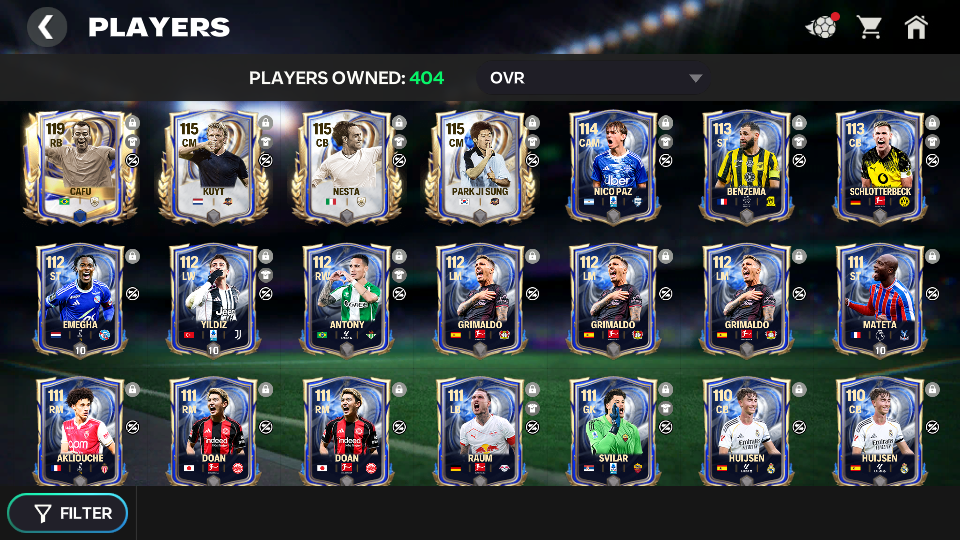Select the Schlotterbeck player card
Viewport: 960px width, 540px height.
pyautogui.click(x=879, y=165)
